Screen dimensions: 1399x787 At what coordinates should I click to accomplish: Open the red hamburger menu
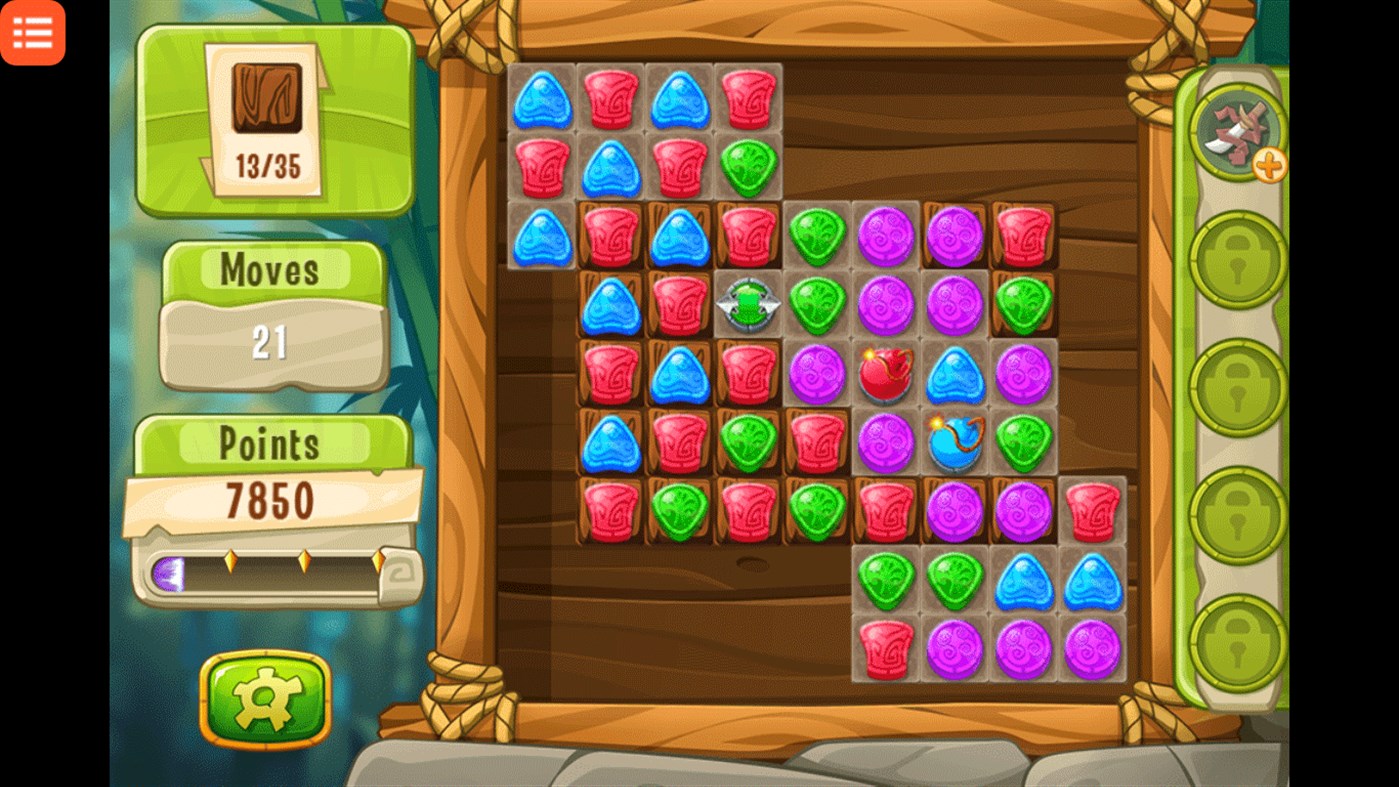click(33, 33)
